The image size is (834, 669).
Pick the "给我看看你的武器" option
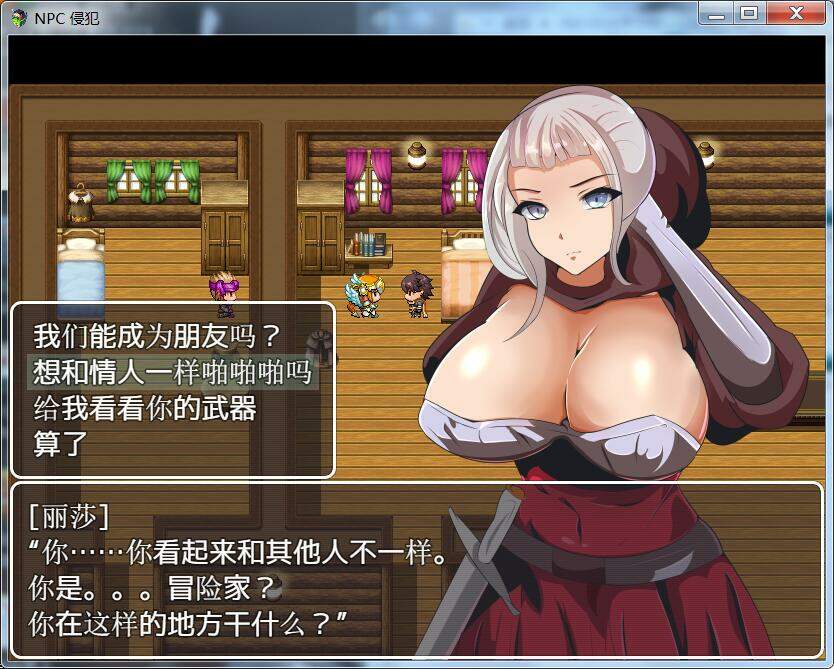(x=144, y=409)
